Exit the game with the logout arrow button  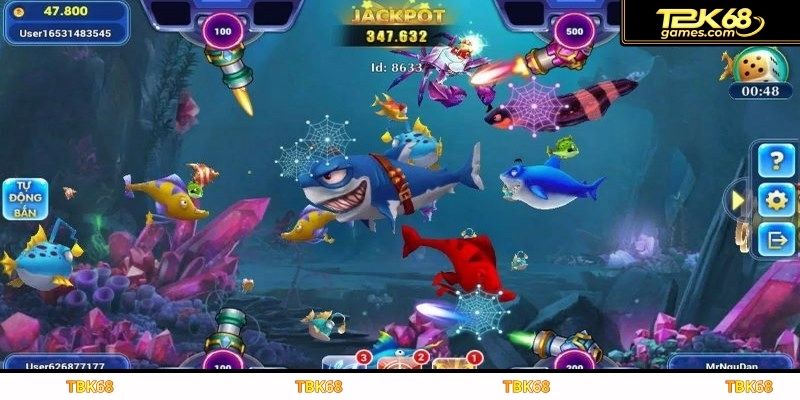tap(775, 238)
